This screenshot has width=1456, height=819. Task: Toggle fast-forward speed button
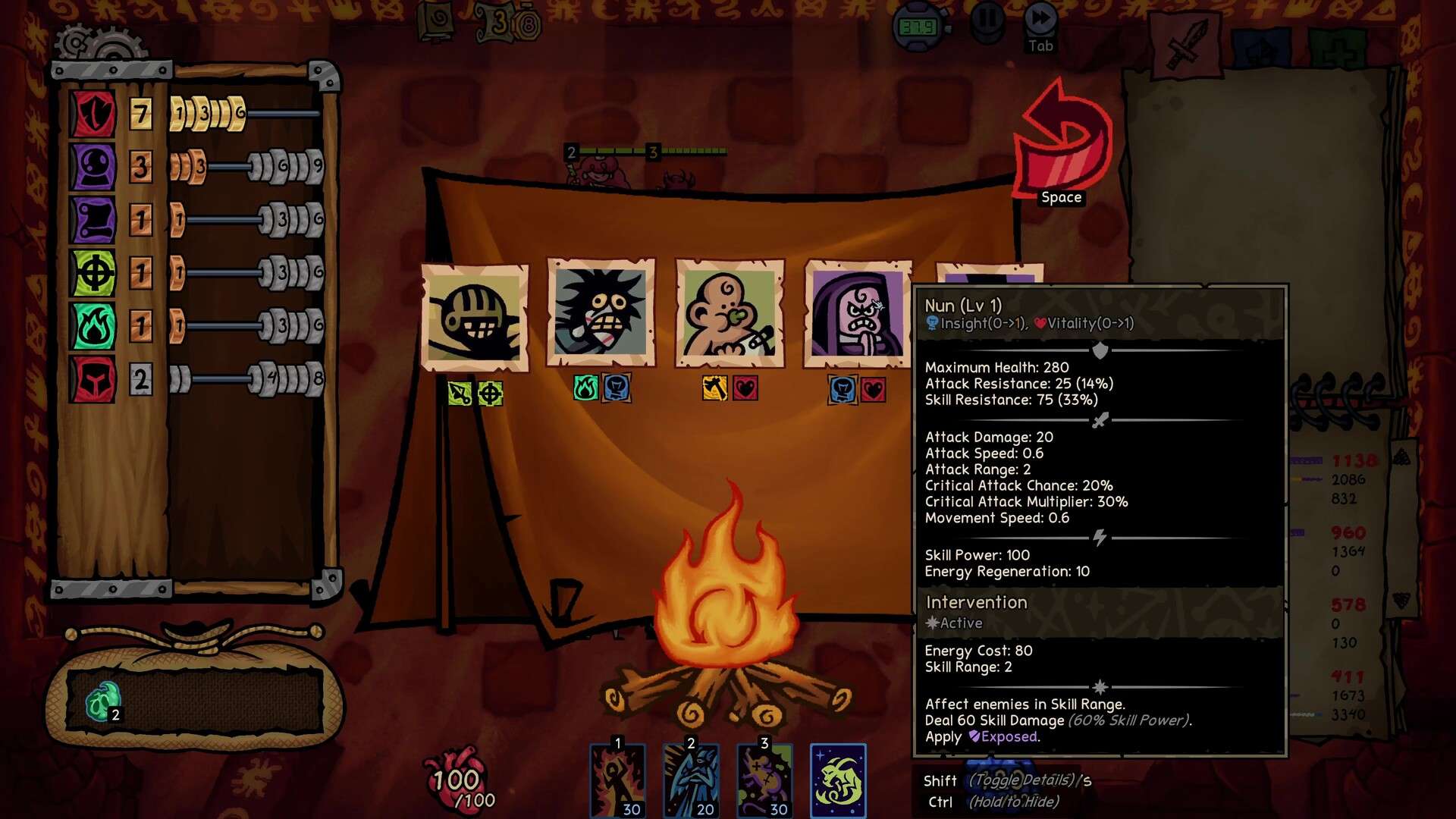pos(1040,21)
